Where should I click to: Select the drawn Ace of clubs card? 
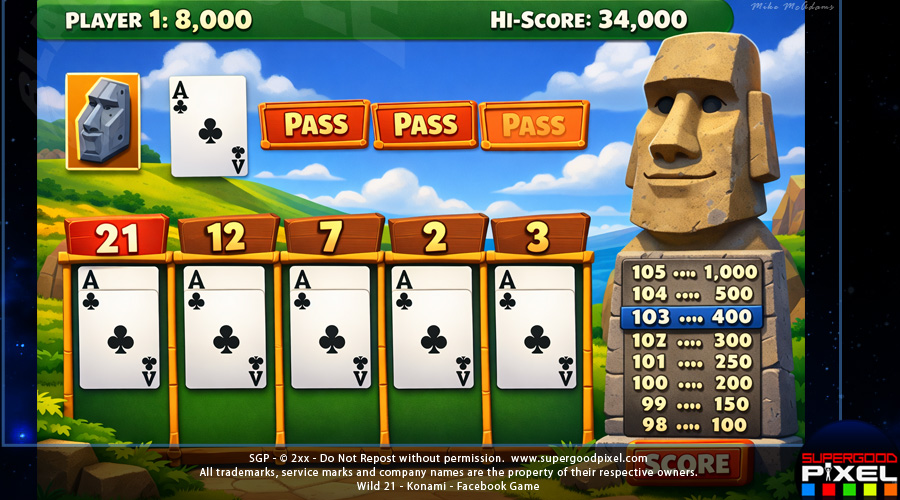tap(208, 126)
